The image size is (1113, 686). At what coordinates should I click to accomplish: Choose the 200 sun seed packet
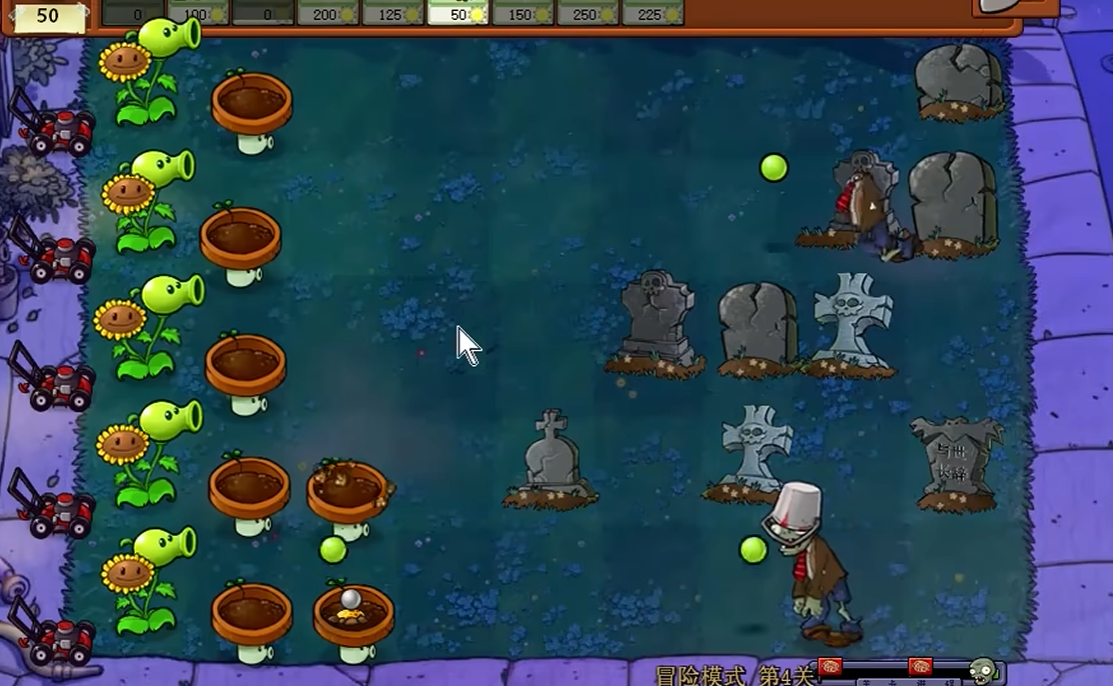pyautogui.click(x=327, y=12)
